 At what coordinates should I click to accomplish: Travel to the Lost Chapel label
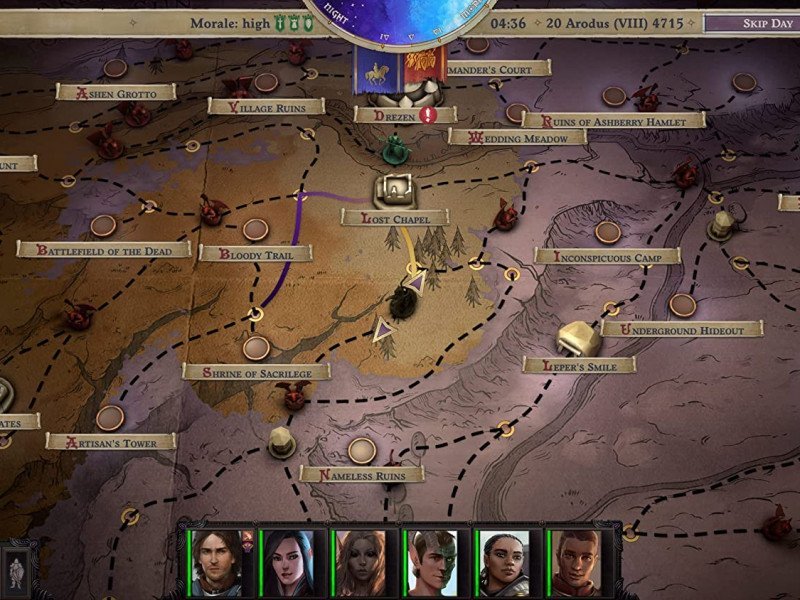395,217
